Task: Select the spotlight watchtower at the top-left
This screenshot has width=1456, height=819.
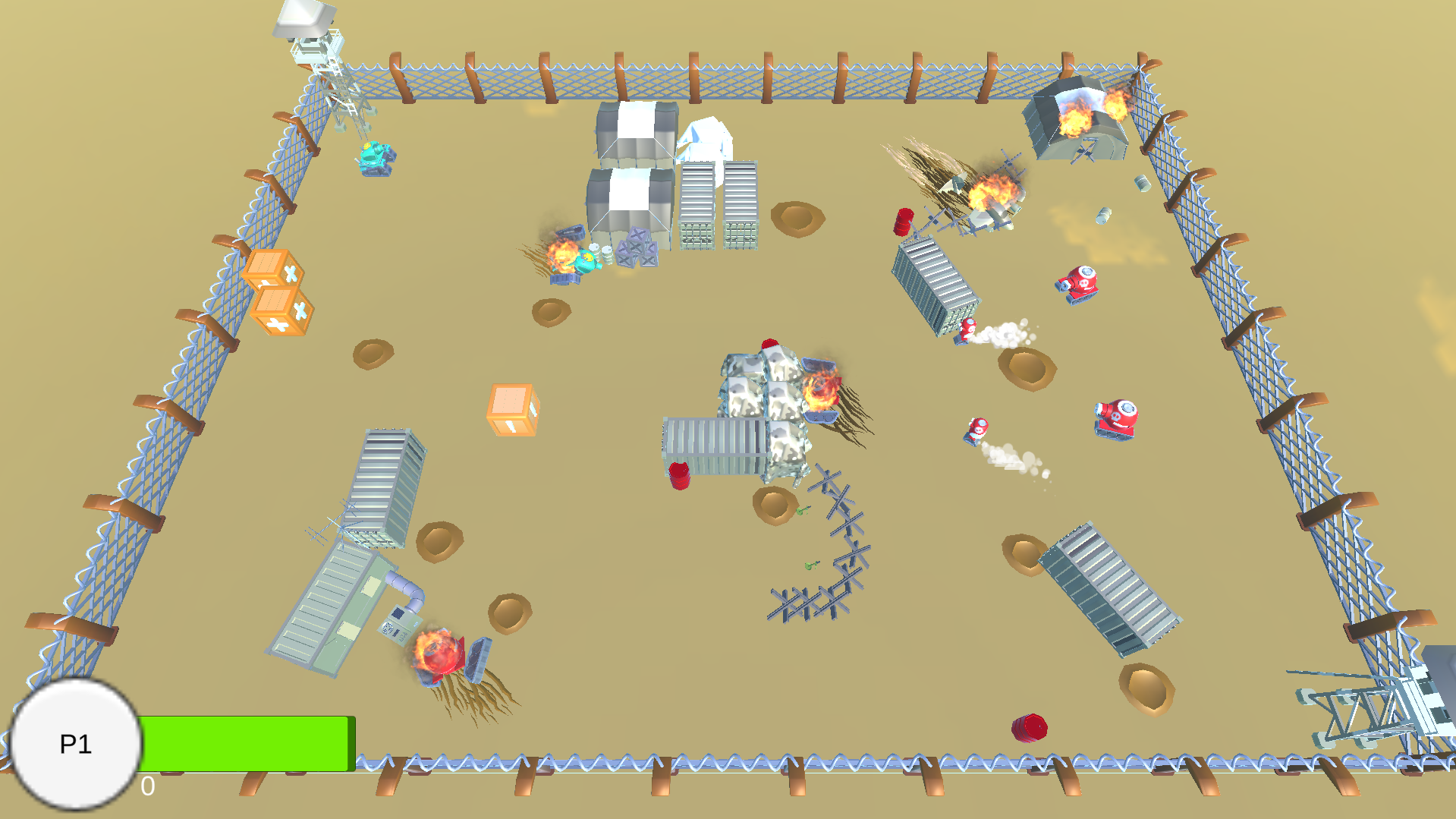Action: click(307, 42)
